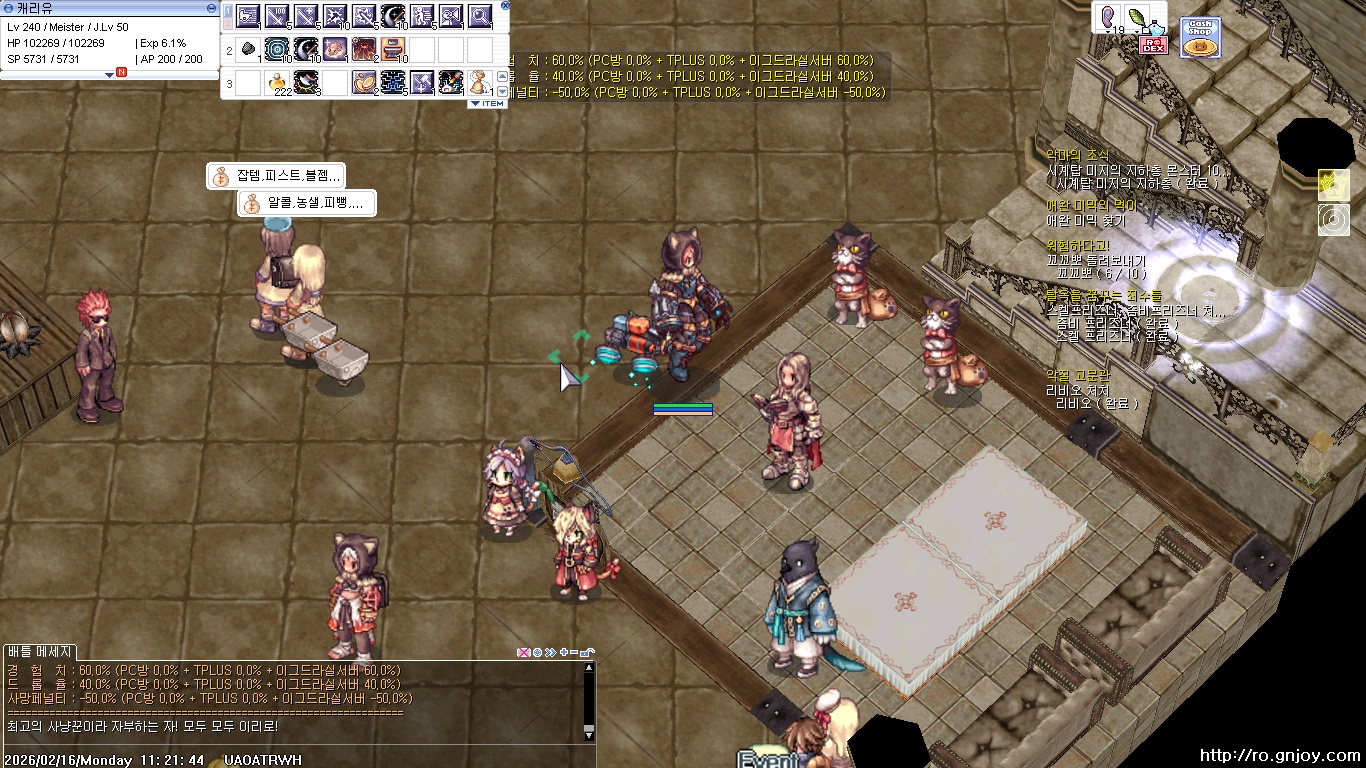The height and width of the screenshot is (768, 1366).
Task: Open the vendor shop 잡템,피스트,블젠
Action: [x=276, y=176]
